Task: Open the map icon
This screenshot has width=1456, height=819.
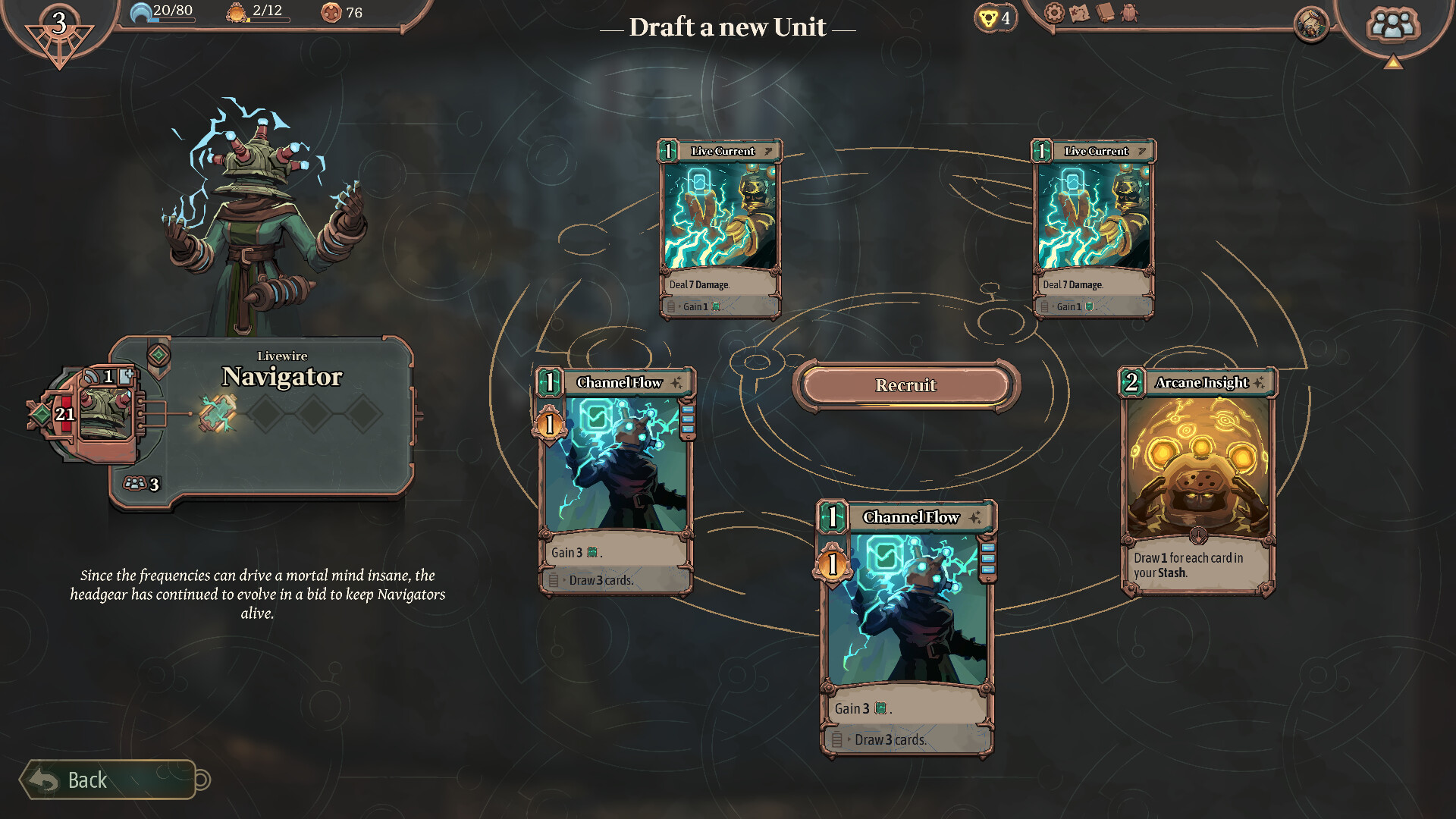Action: 1079,13
